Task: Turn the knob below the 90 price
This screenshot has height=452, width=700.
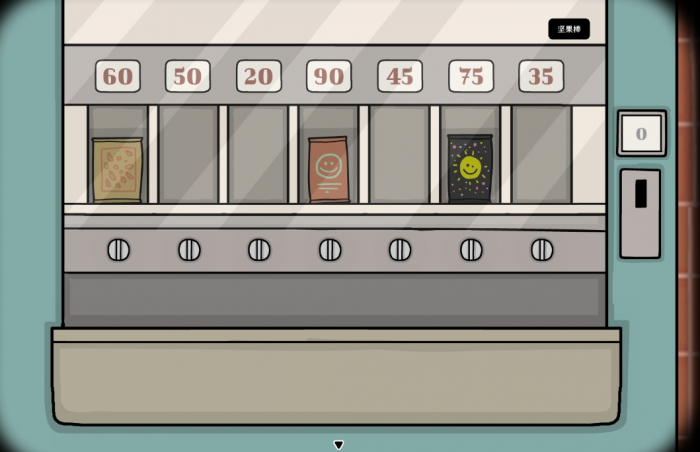Action: pyautogui.click(x=330, y=250)
